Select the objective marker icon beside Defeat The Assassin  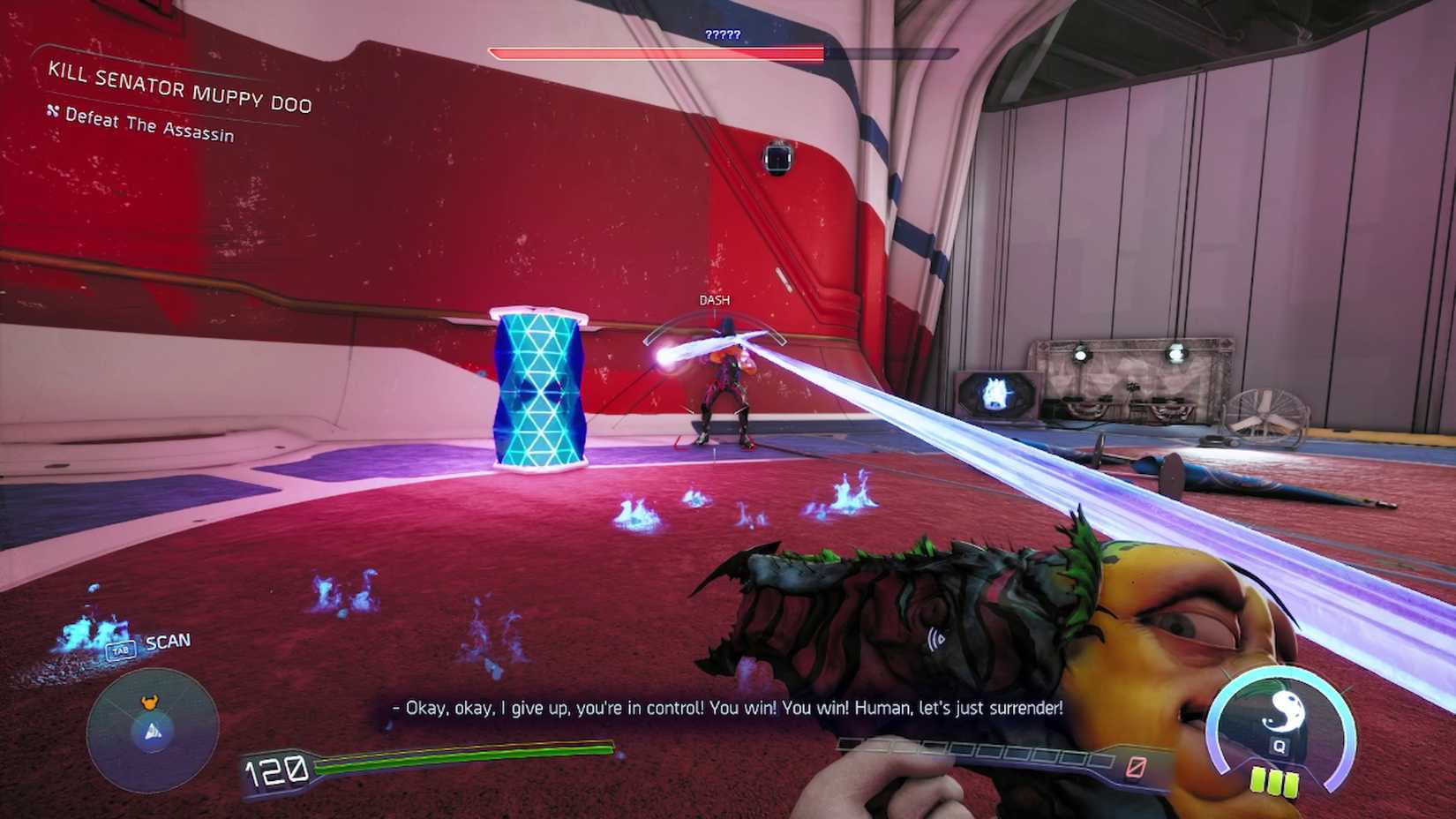[52, 112]
